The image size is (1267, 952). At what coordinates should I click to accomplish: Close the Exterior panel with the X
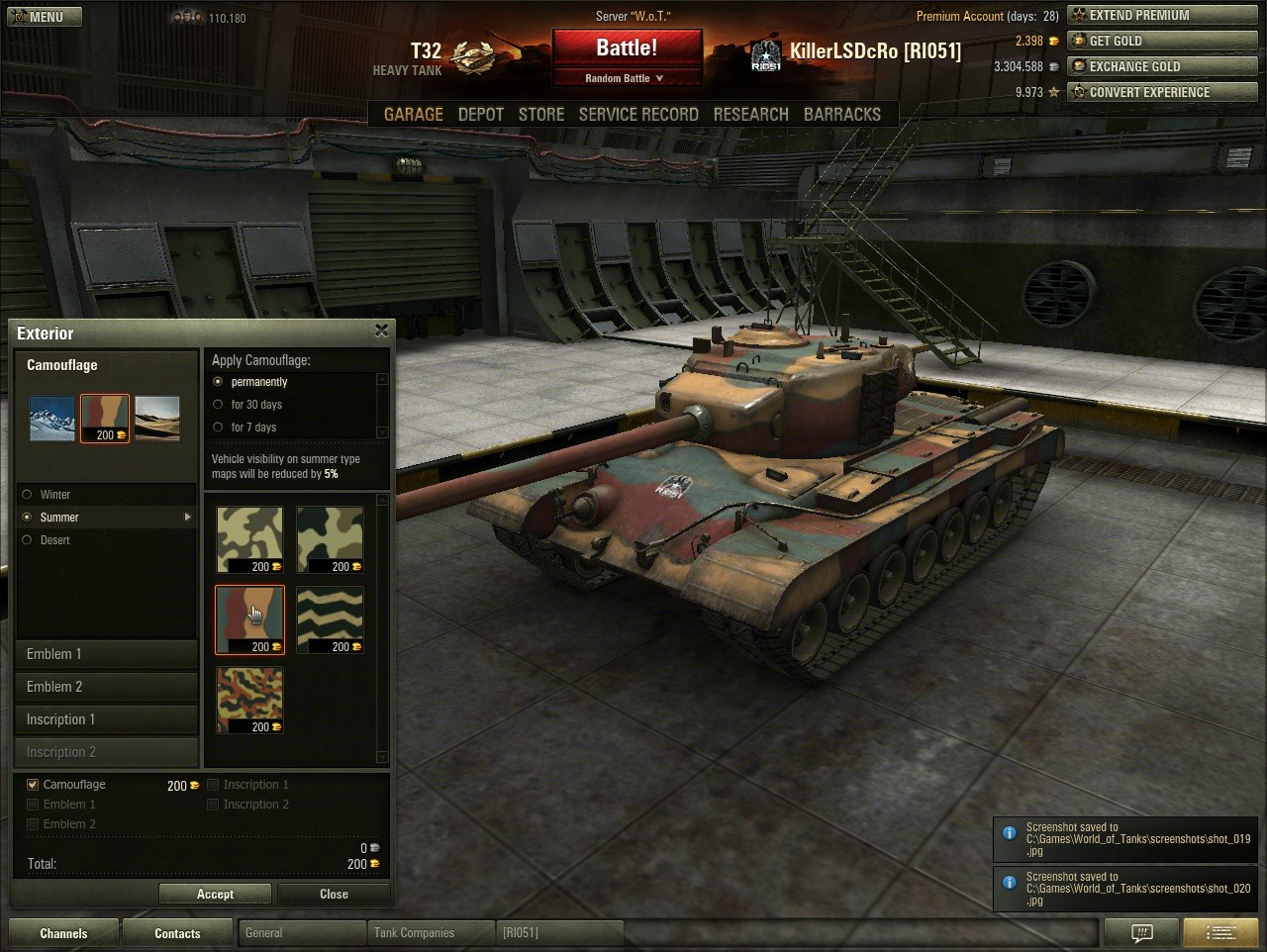381,332
